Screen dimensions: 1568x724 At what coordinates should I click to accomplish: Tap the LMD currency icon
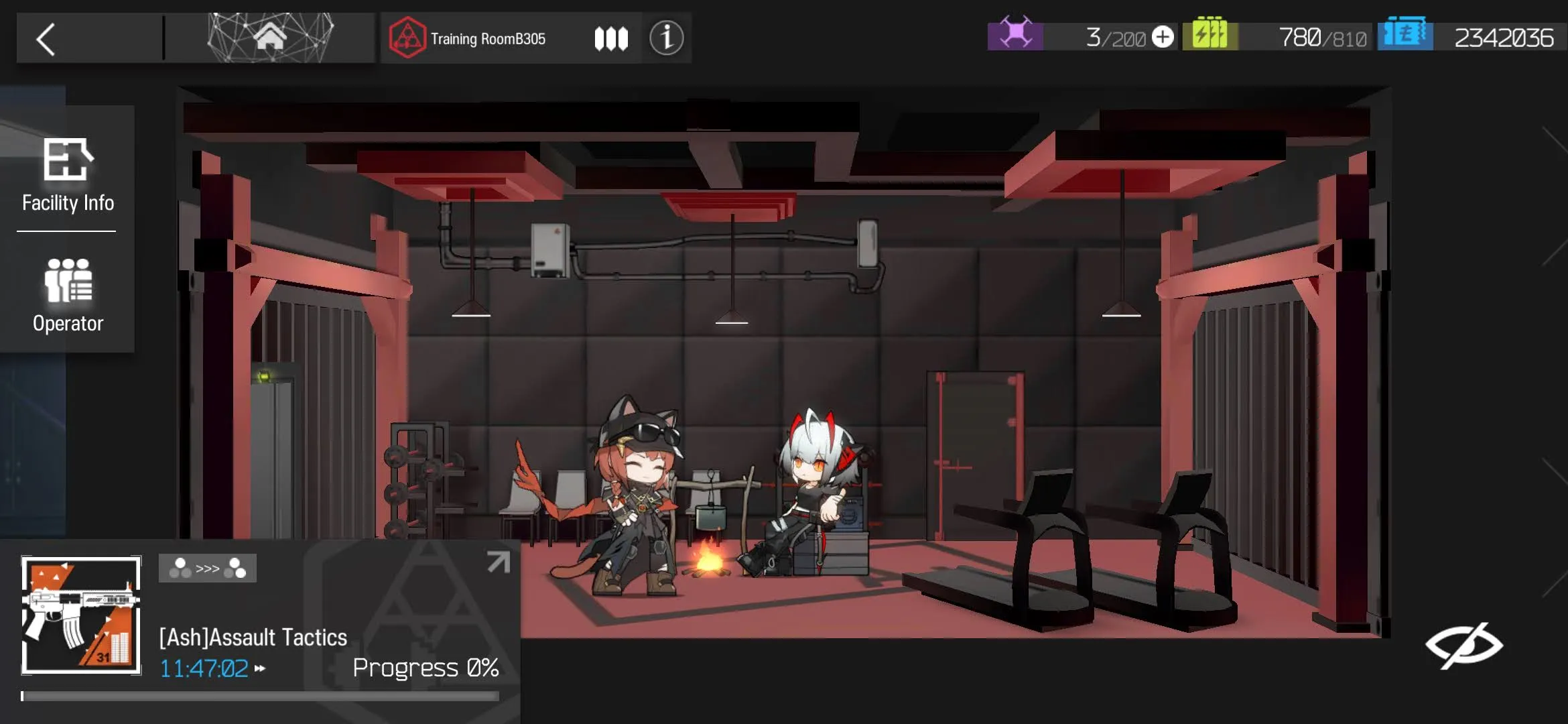pos(1404,35)
